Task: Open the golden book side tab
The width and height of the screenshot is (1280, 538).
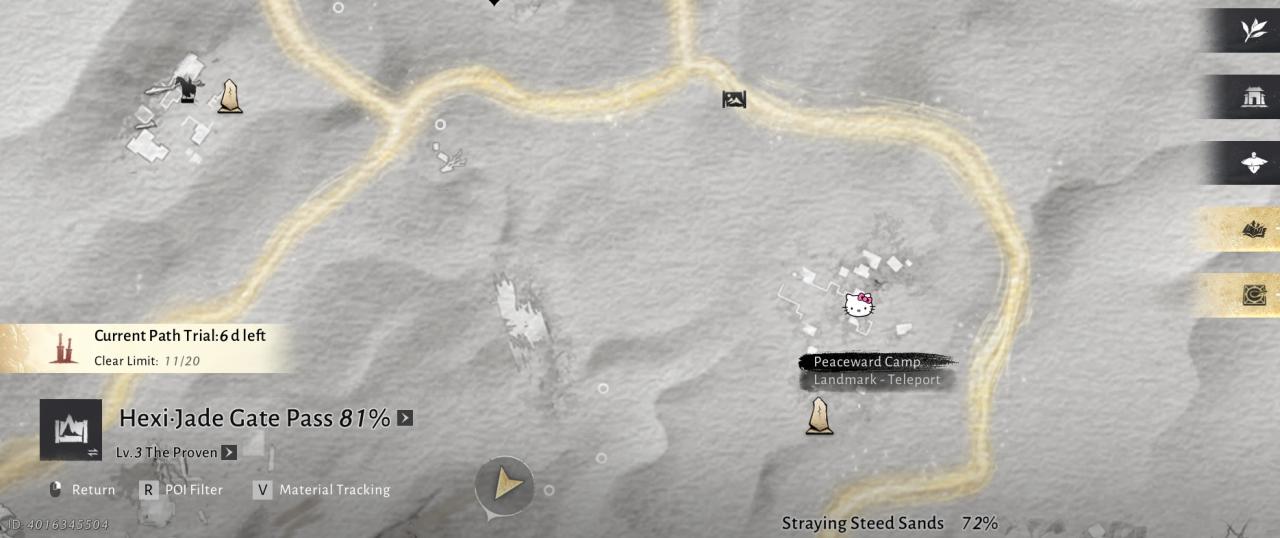Action: click(1253, 230)
